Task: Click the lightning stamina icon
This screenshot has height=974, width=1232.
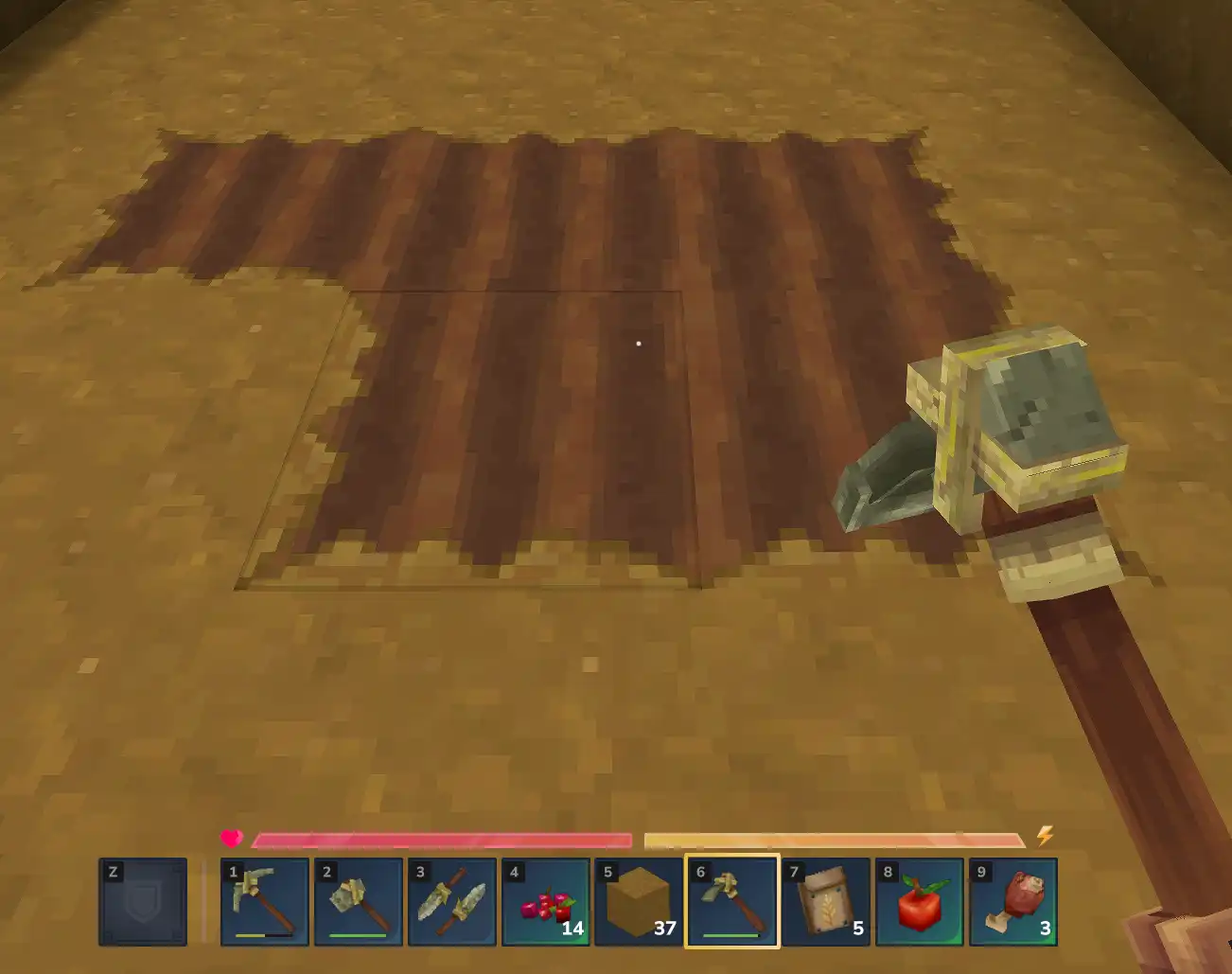Action: [1045, 836]
